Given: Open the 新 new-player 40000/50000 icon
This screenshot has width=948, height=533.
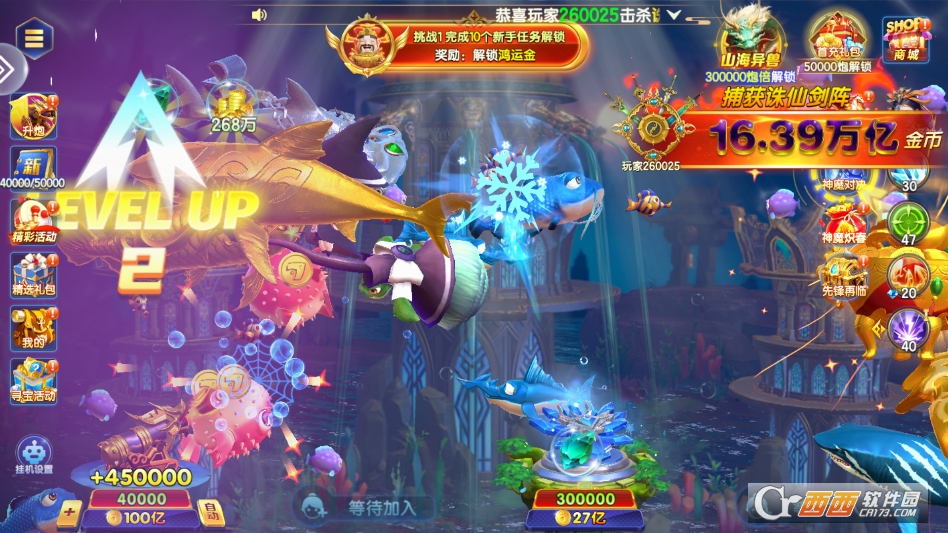Looking at the screenshot, I should [x=33, y=168].
